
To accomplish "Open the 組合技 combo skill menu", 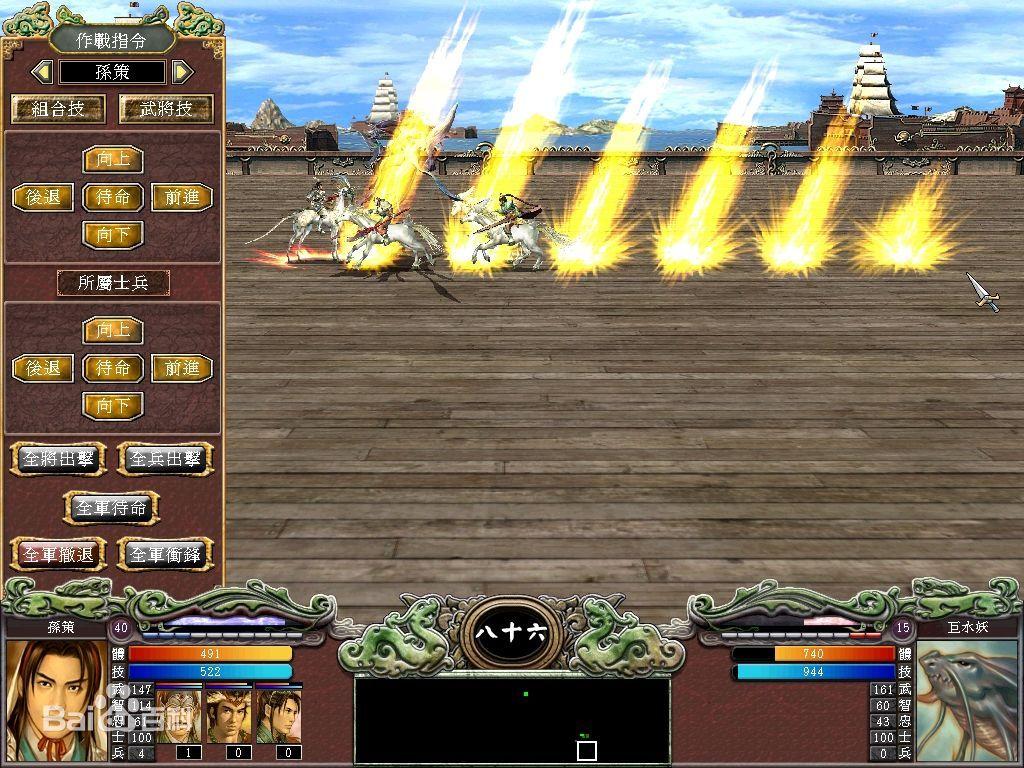I will tap(58, 109).
